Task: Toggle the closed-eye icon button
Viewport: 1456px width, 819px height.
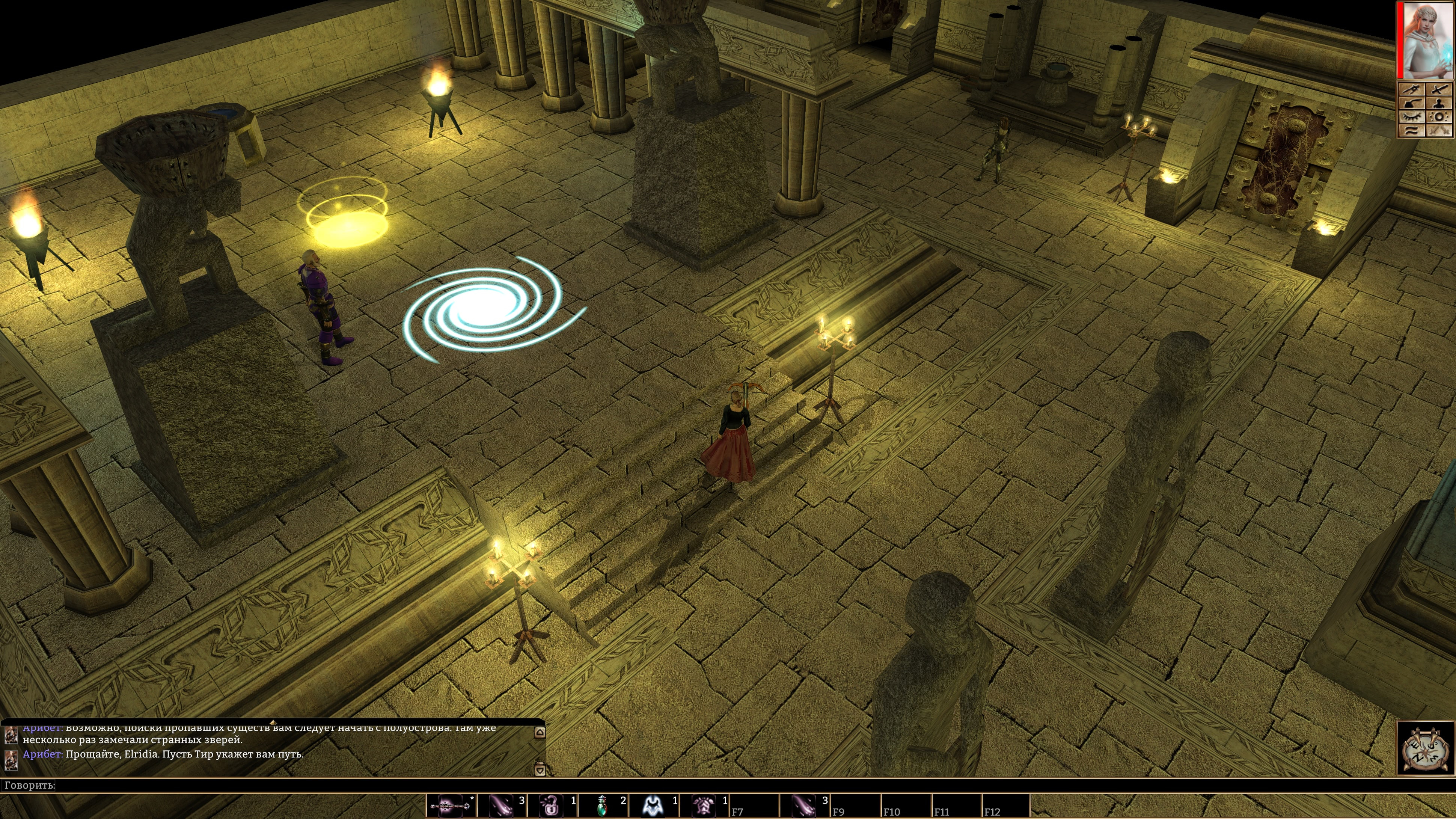Action: coord(1411,117)
